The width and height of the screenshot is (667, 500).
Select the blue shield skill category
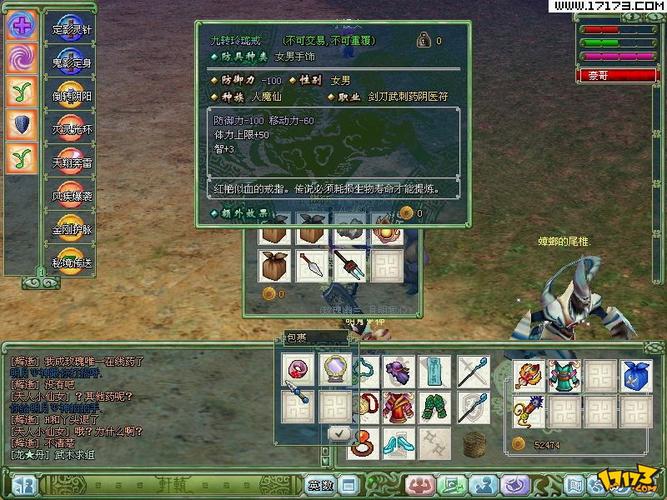(x=20, y=124)
